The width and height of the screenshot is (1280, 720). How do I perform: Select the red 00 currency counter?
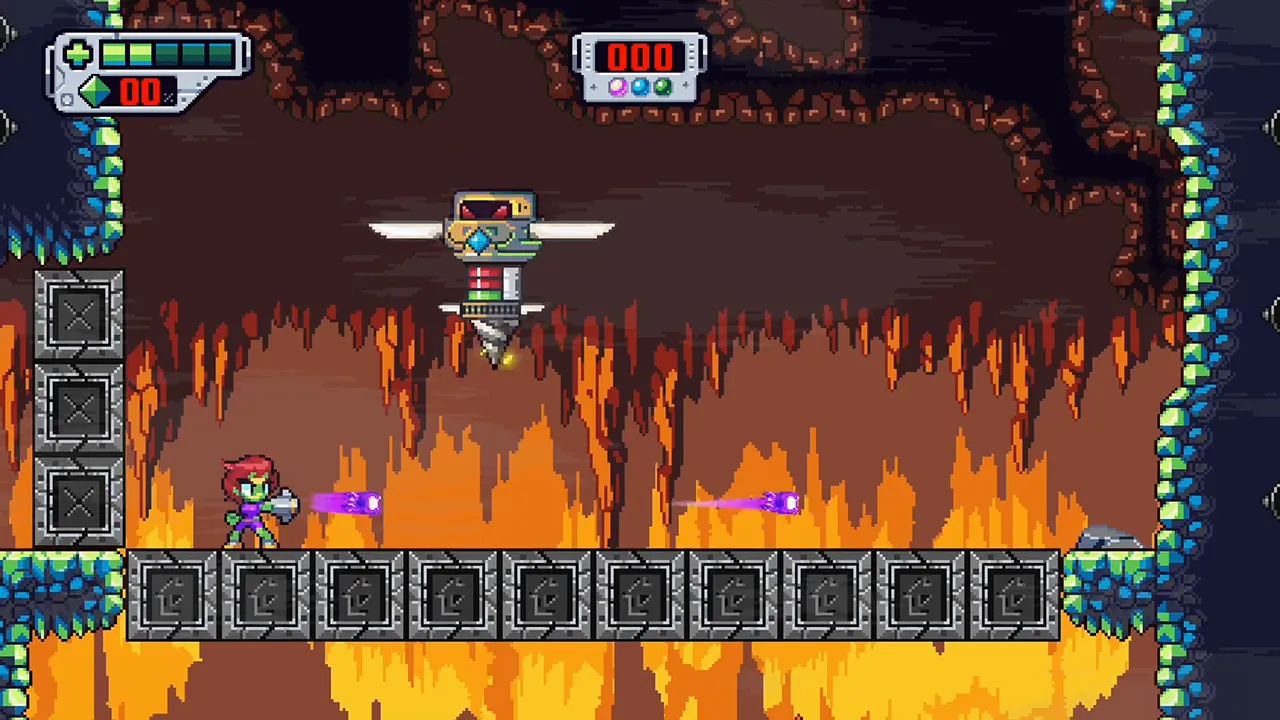pos(141,92)
